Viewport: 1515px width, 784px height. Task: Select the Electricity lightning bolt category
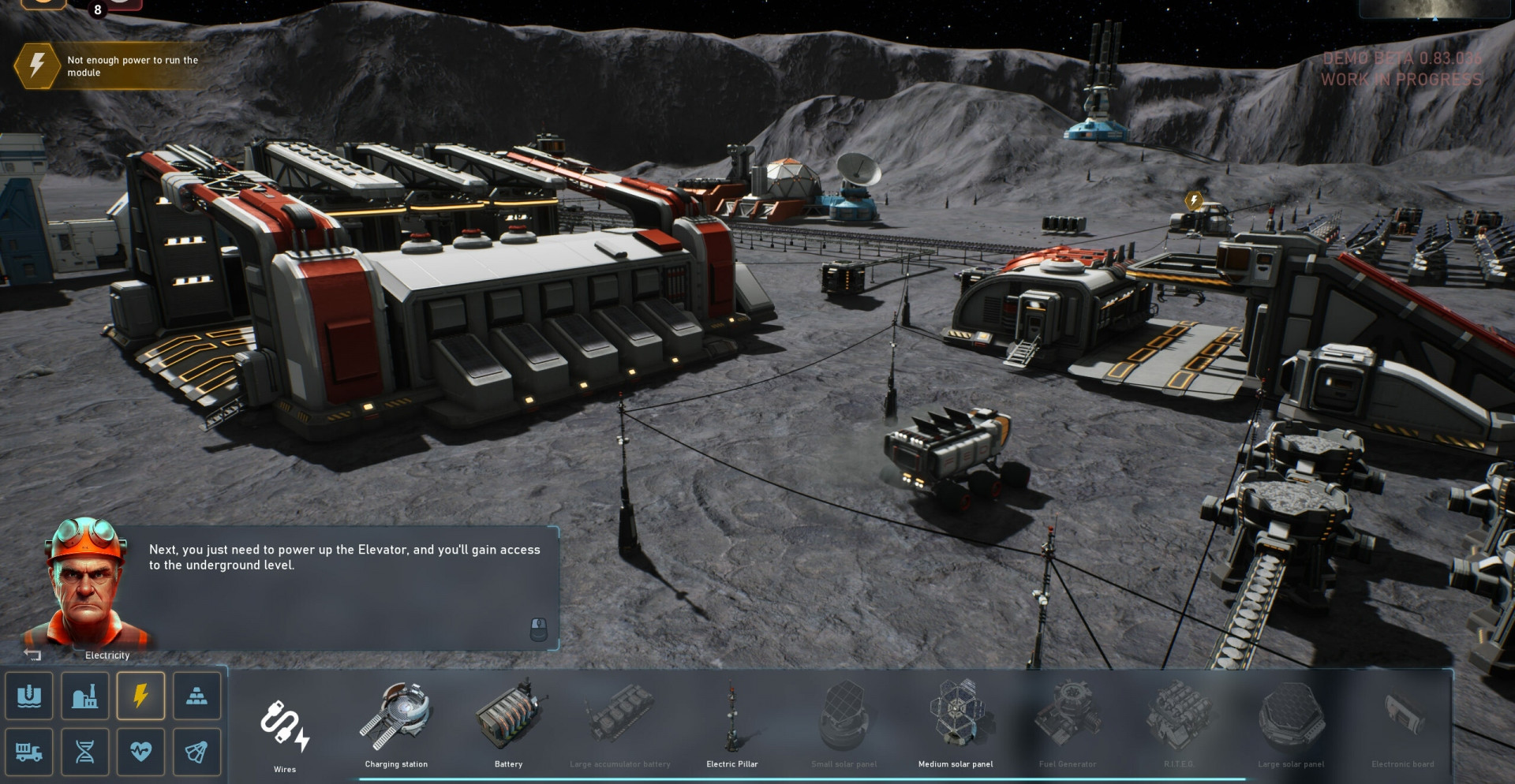point(140,696)
